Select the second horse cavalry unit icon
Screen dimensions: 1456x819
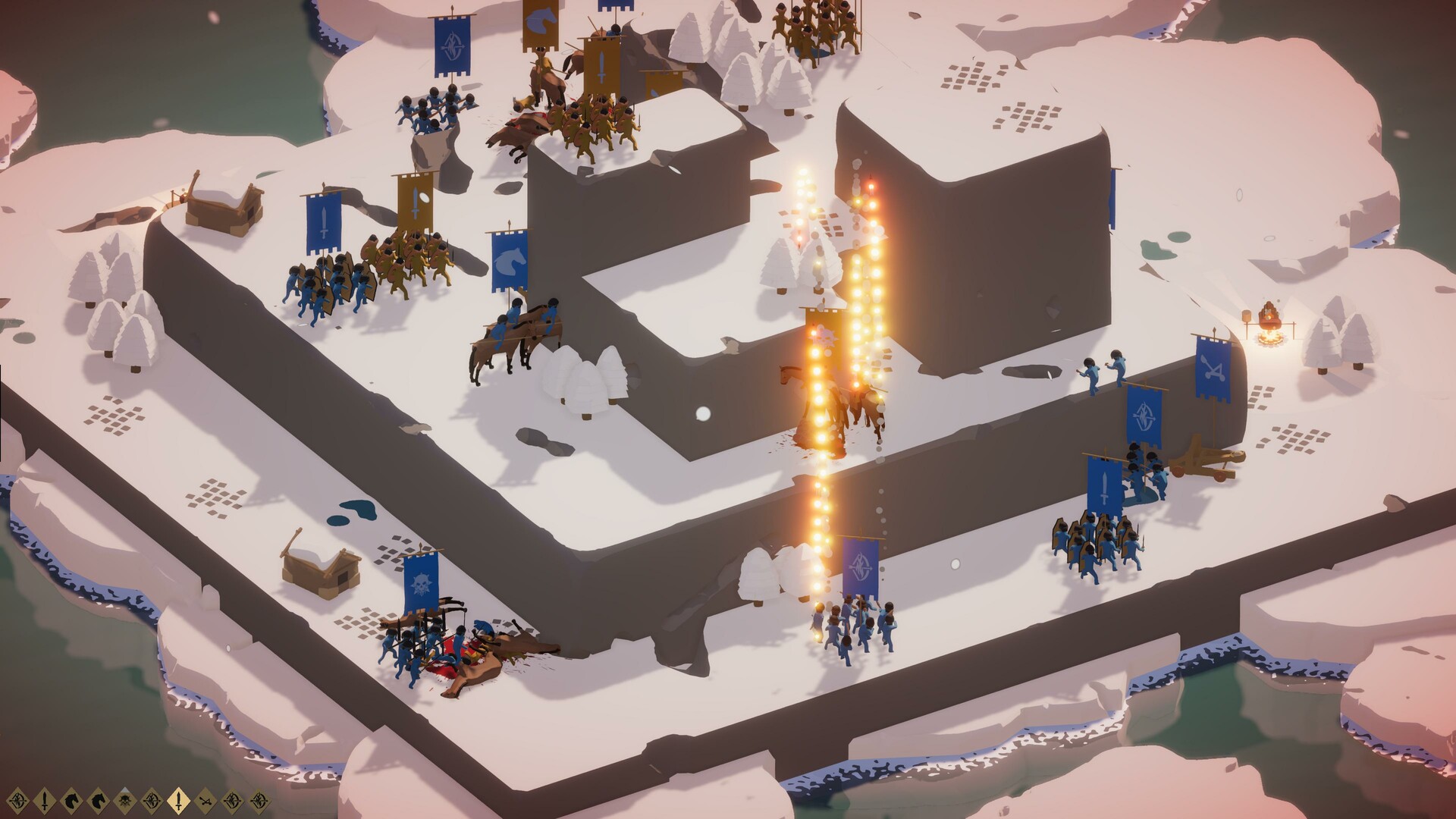click(97, 799)
